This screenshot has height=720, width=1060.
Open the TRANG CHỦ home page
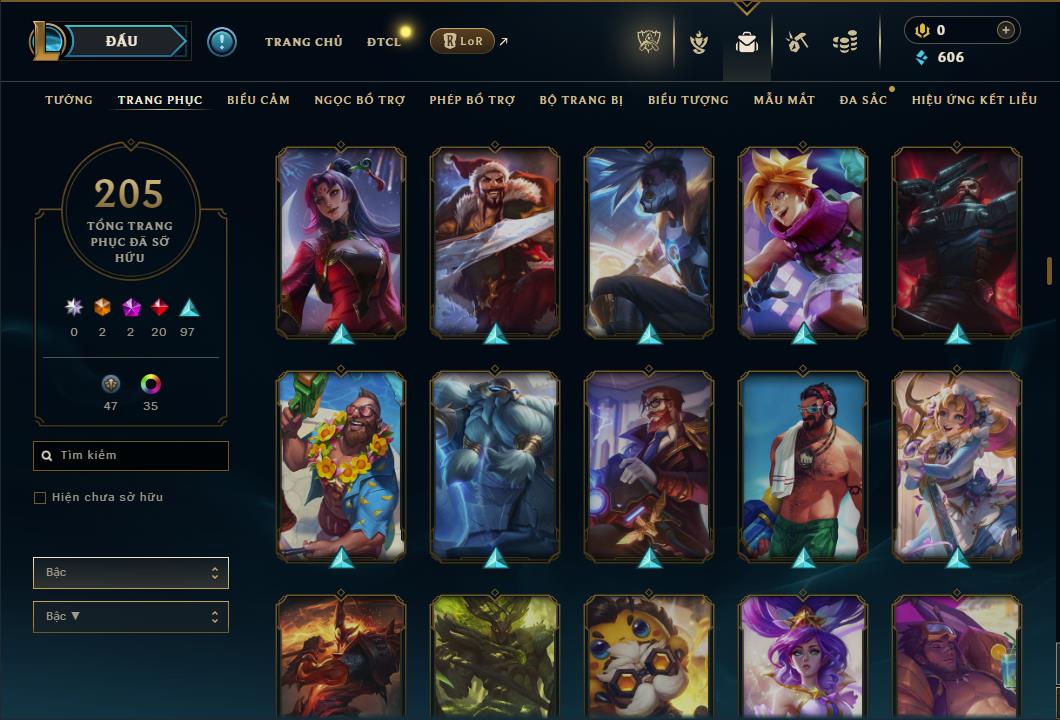tap(303, 42)
